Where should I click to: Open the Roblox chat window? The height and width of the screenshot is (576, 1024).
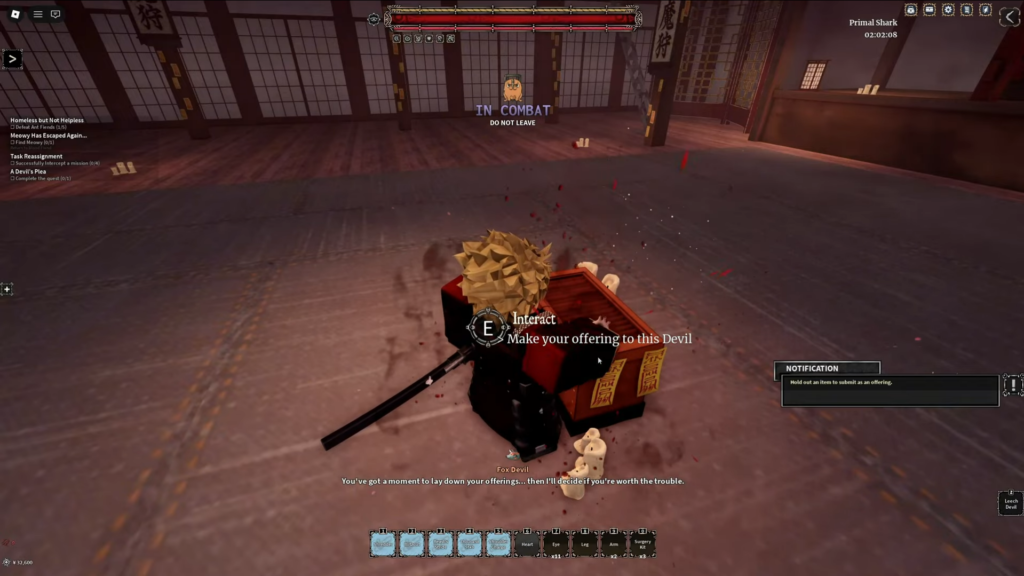tap(55, 14)
